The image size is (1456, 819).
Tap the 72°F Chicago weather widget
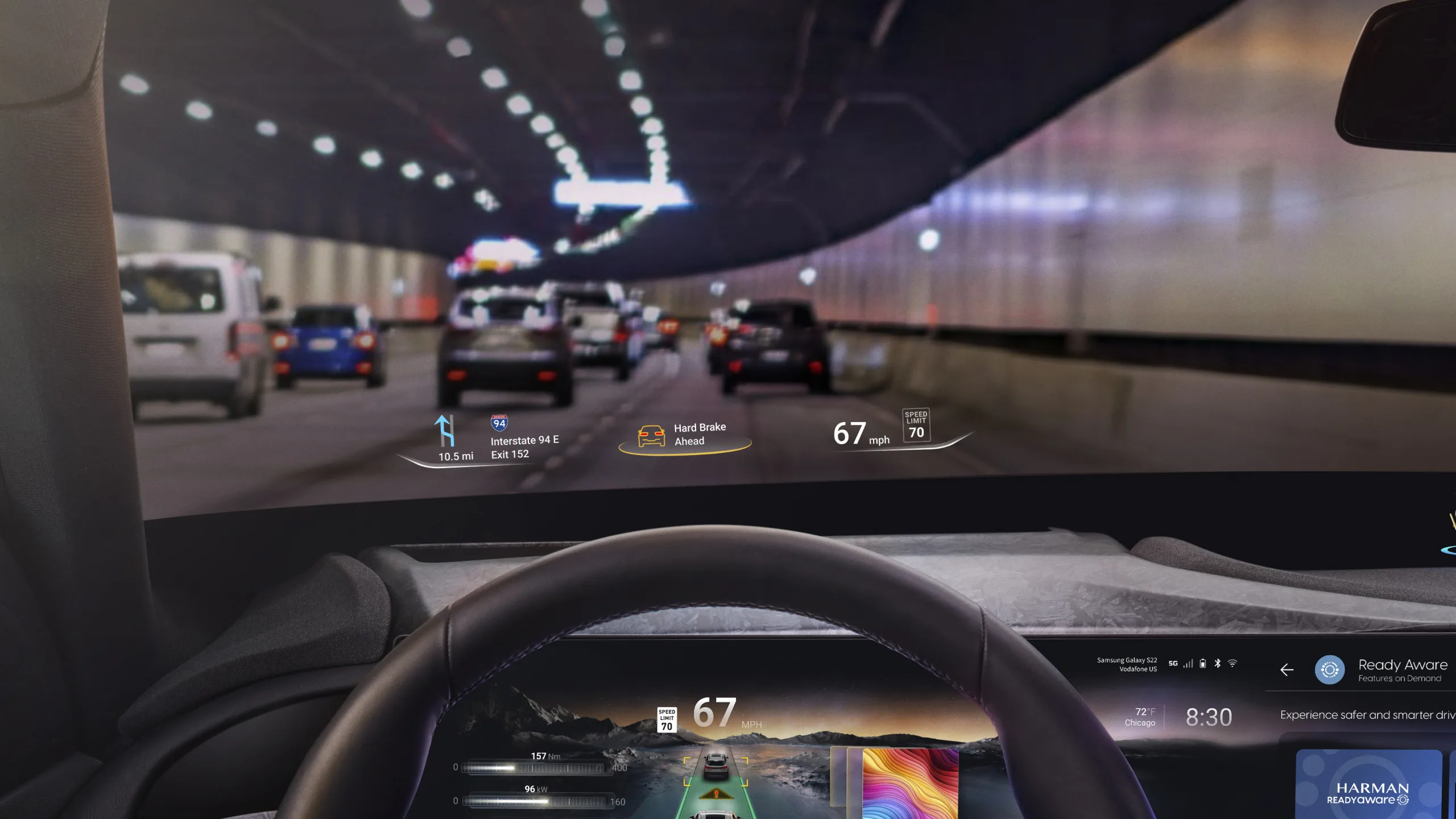tap(1140, 715)
